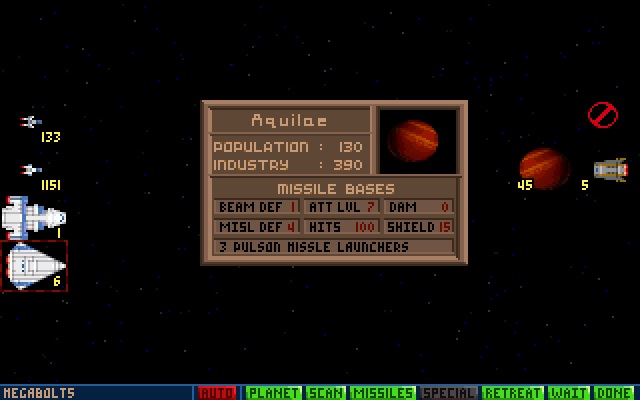Activate the SCAN button

pyautogui.click(x=326, y=393)
